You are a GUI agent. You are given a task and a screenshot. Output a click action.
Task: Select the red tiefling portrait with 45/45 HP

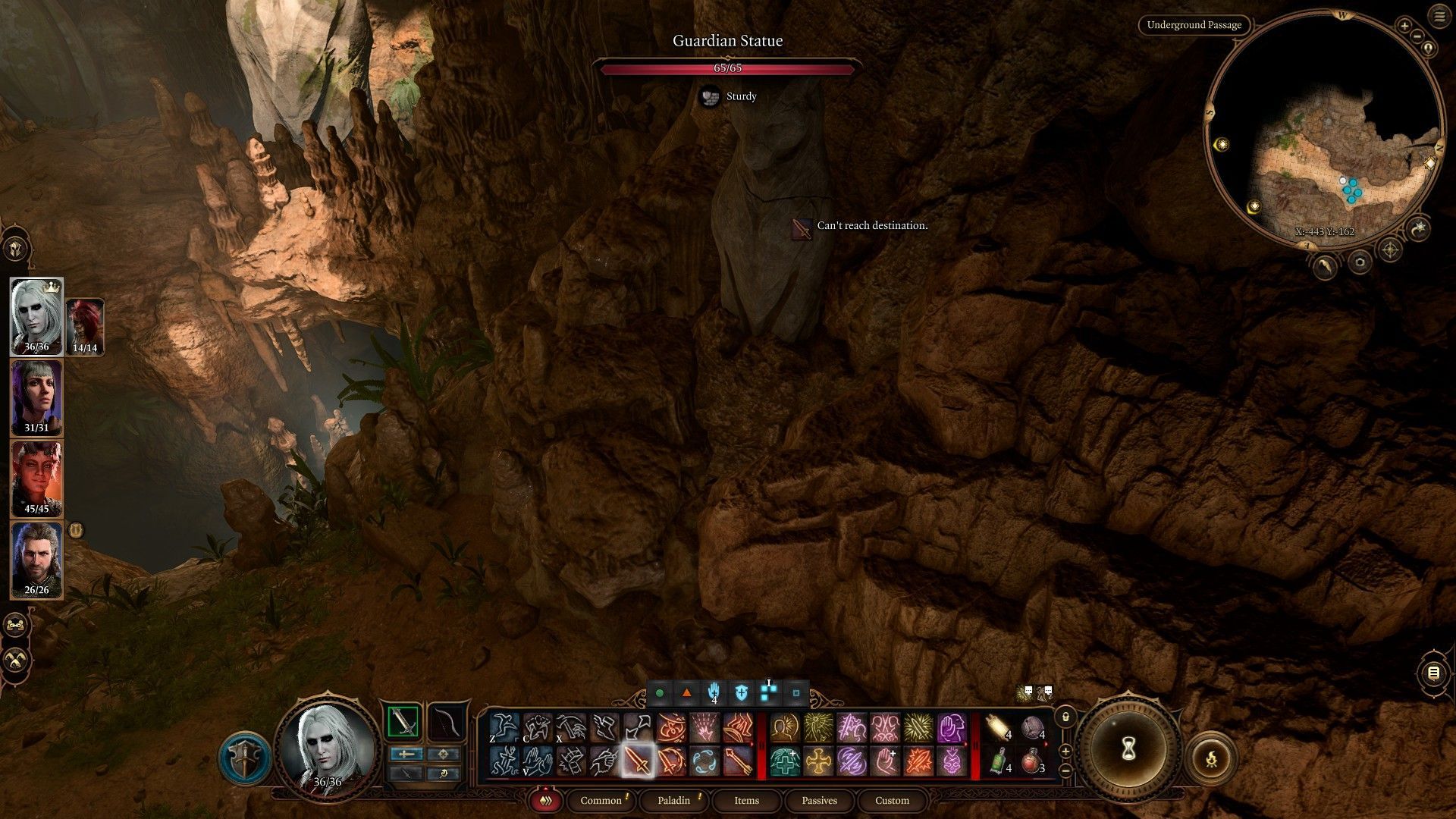[x=36, y=479]
